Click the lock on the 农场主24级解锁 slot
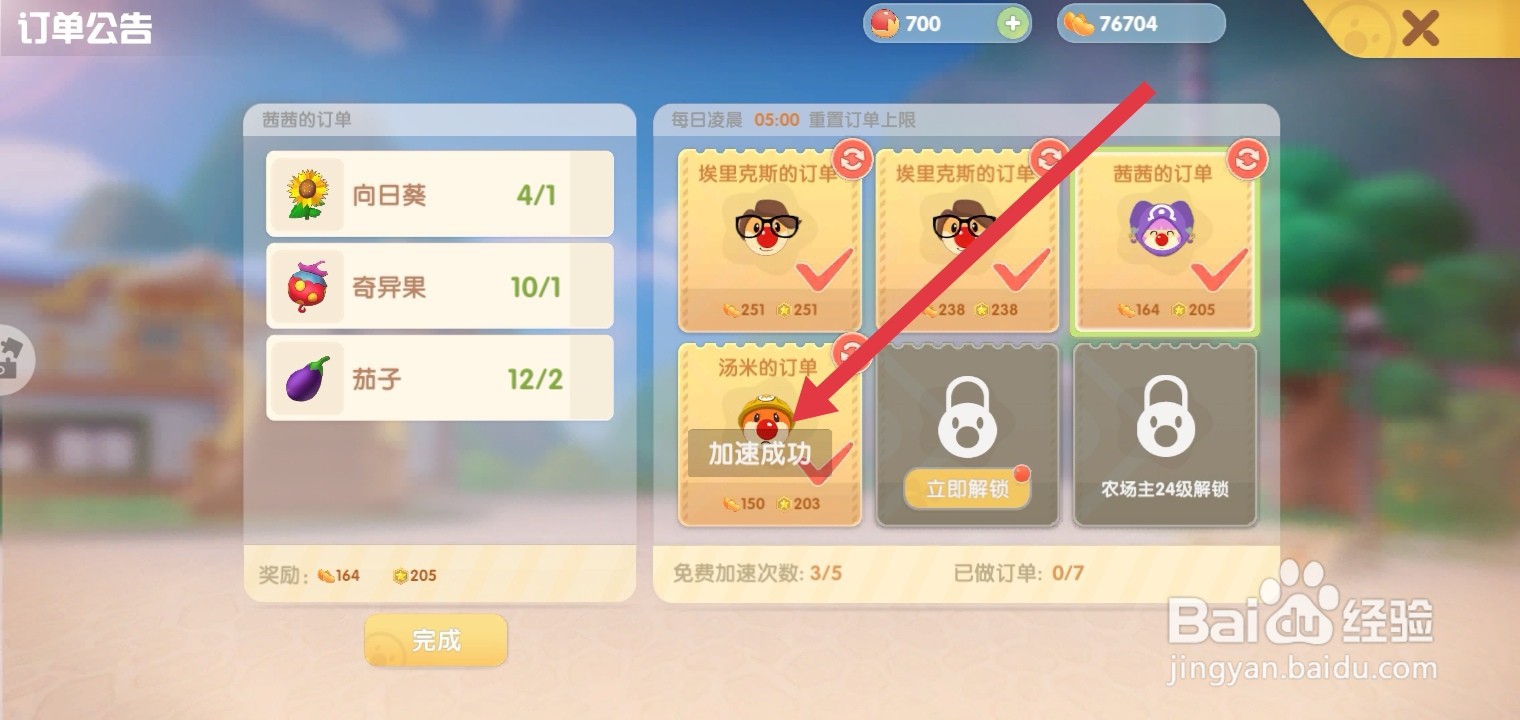 1164,415
